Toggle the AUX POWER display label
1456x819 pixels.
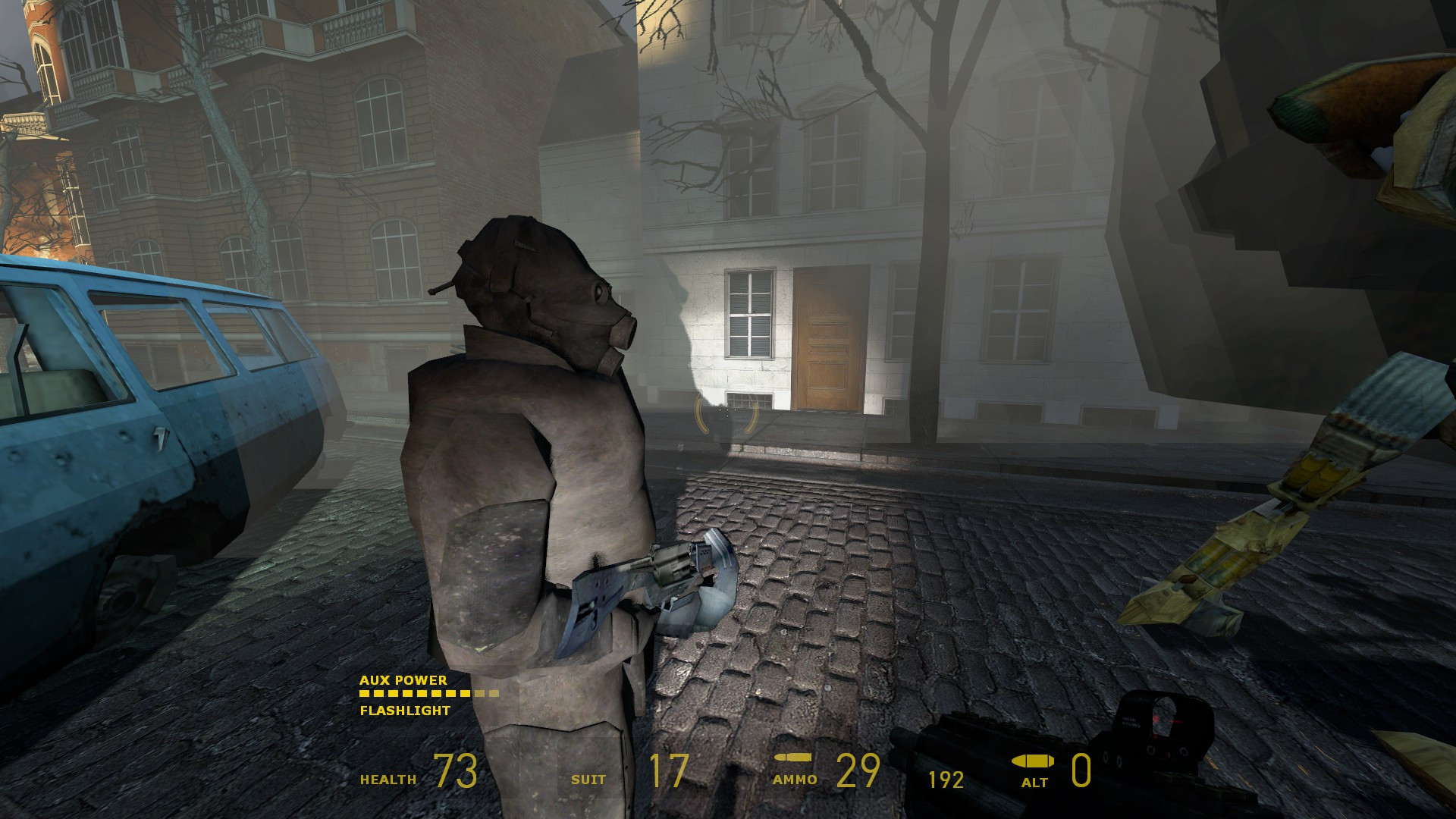pos(402,681)
